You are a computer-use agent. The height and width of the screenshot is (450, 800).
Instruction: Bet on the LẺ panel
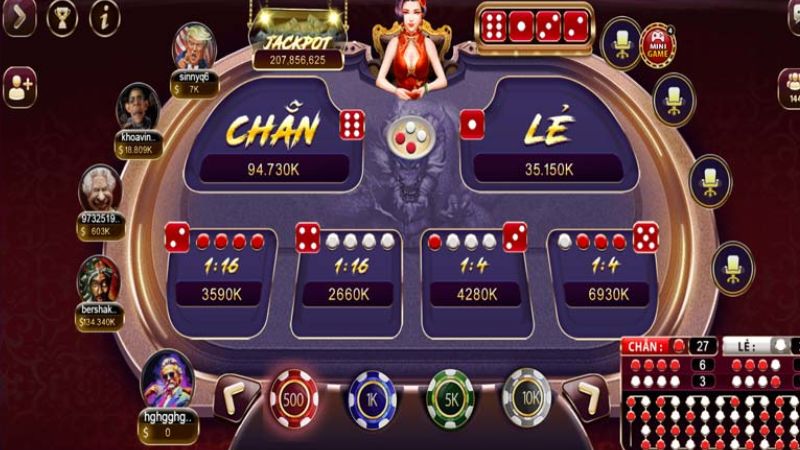point(548,140)
